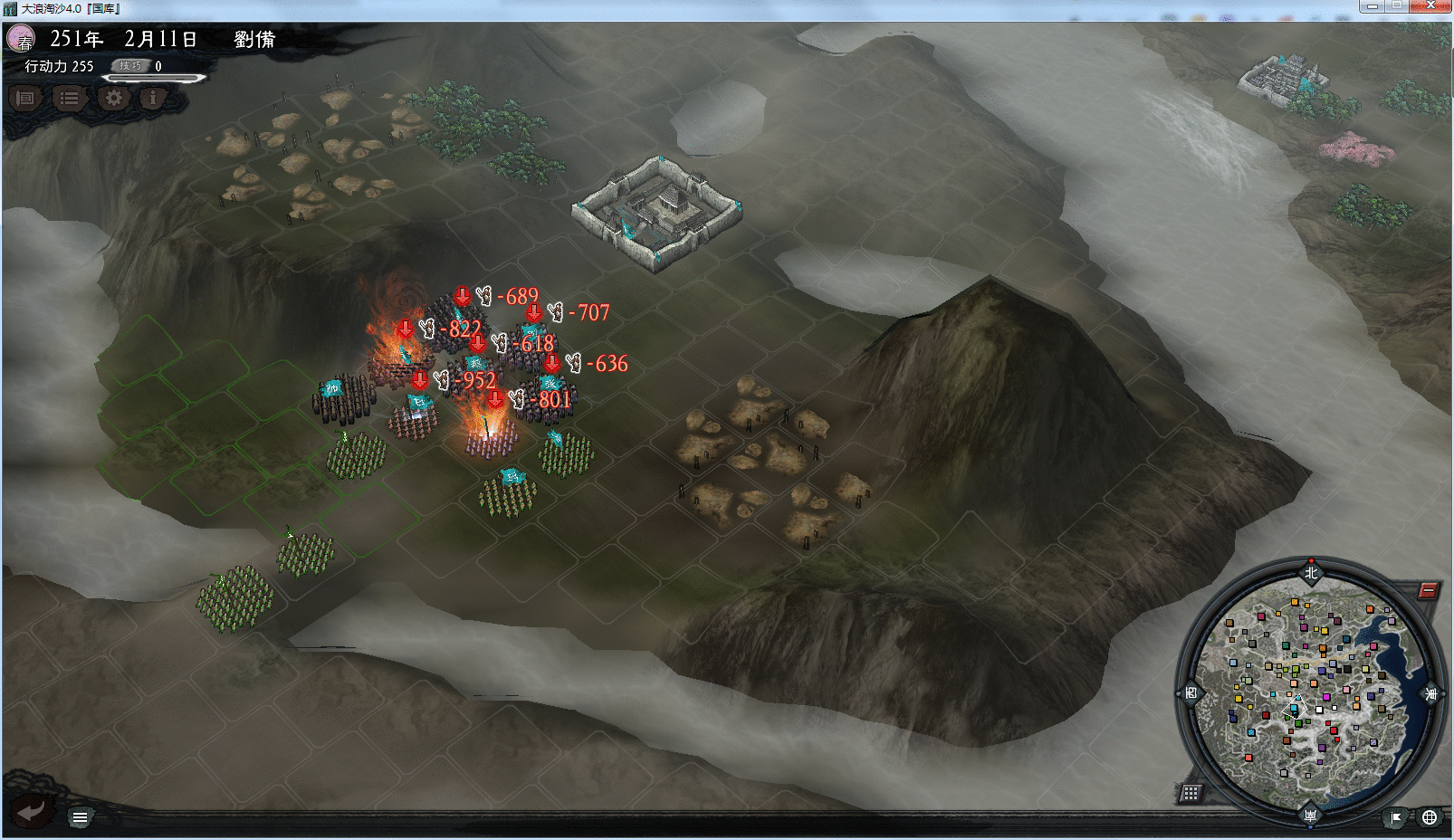Open the three-line hamburger menu
The height and width of the screenshot is (840, 1454).
80,818
